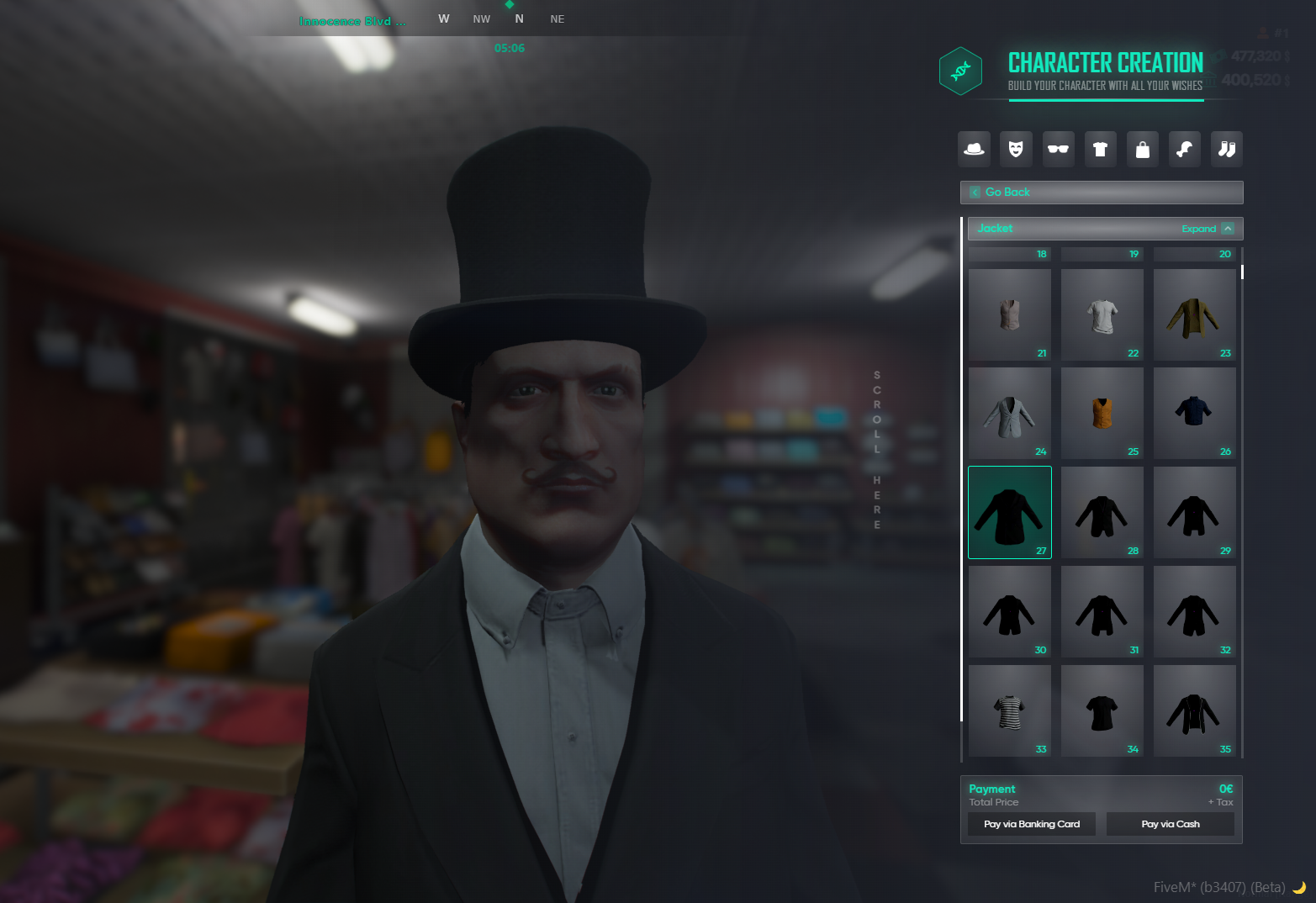Open the t-shirt clothing category
The height and width of the screenshot is (903, 1316).
[x=1100, y=150]
